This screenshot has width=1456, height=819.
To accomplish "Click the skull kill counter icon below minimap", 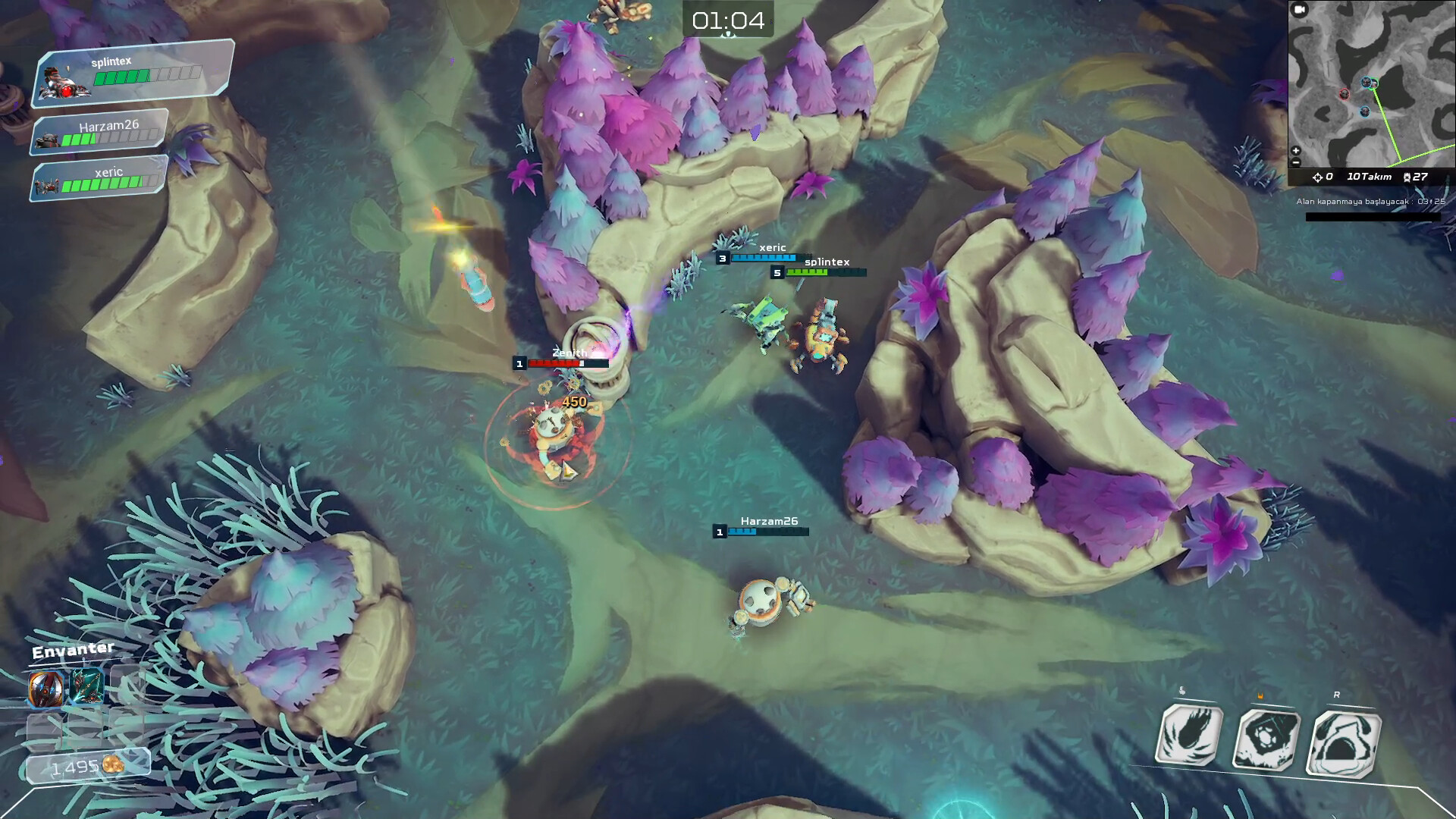I will pos(1407,176).
